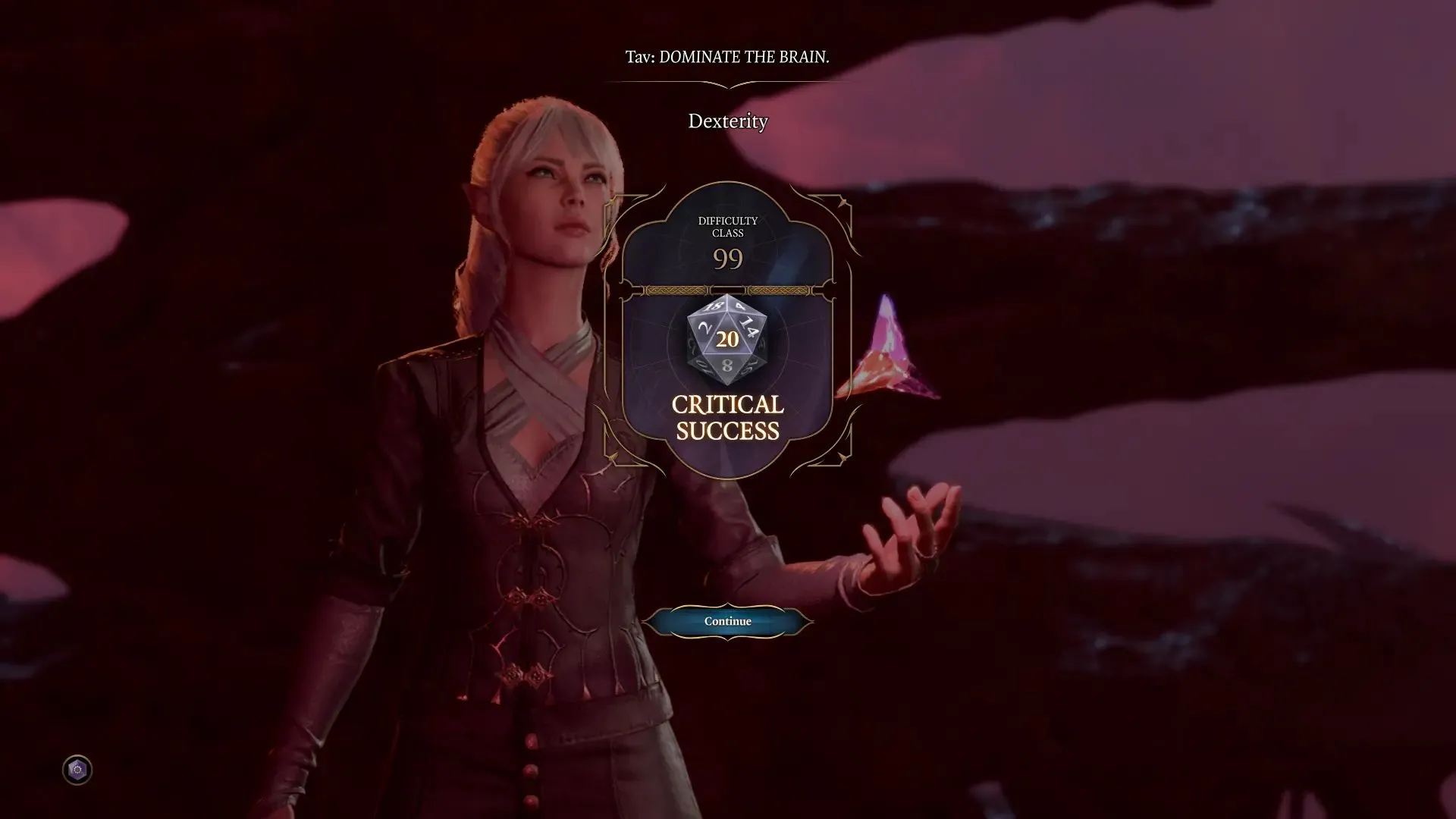
Task: Click the face showing 14 on the die
Action: point(748,326)
